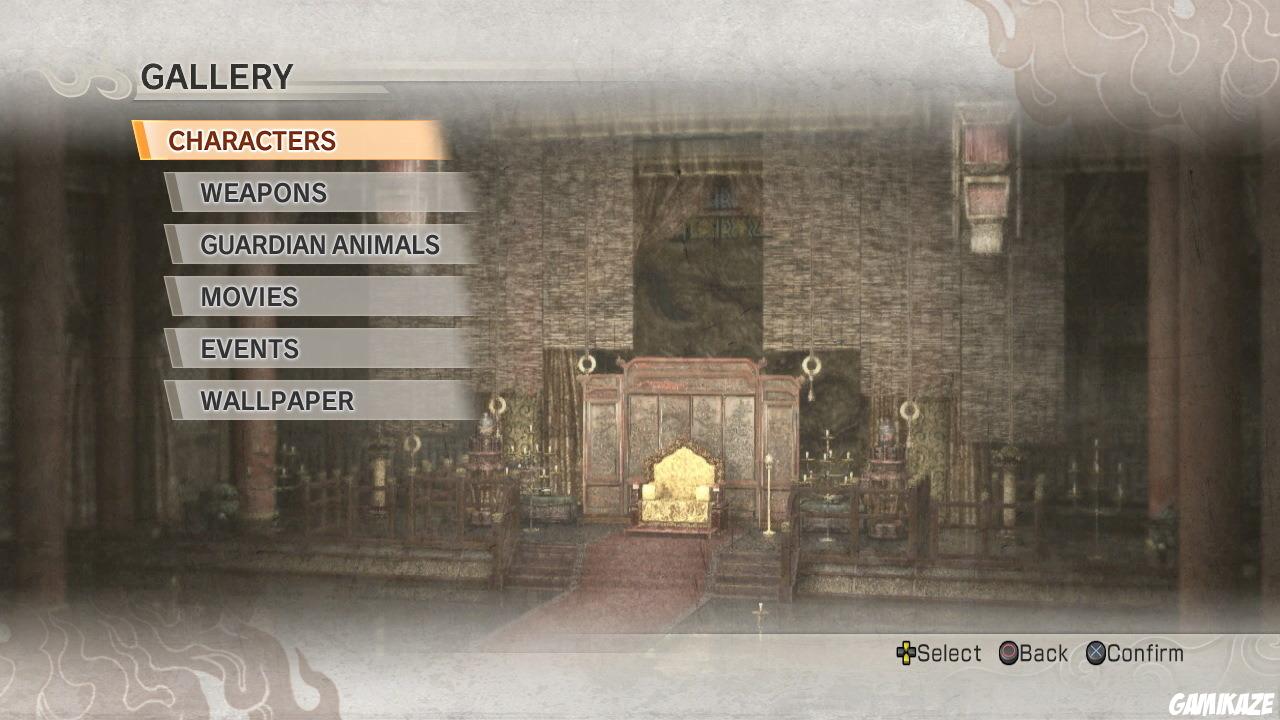
Task: Select the yellow plus directional pad symbol
Action: 906,654
